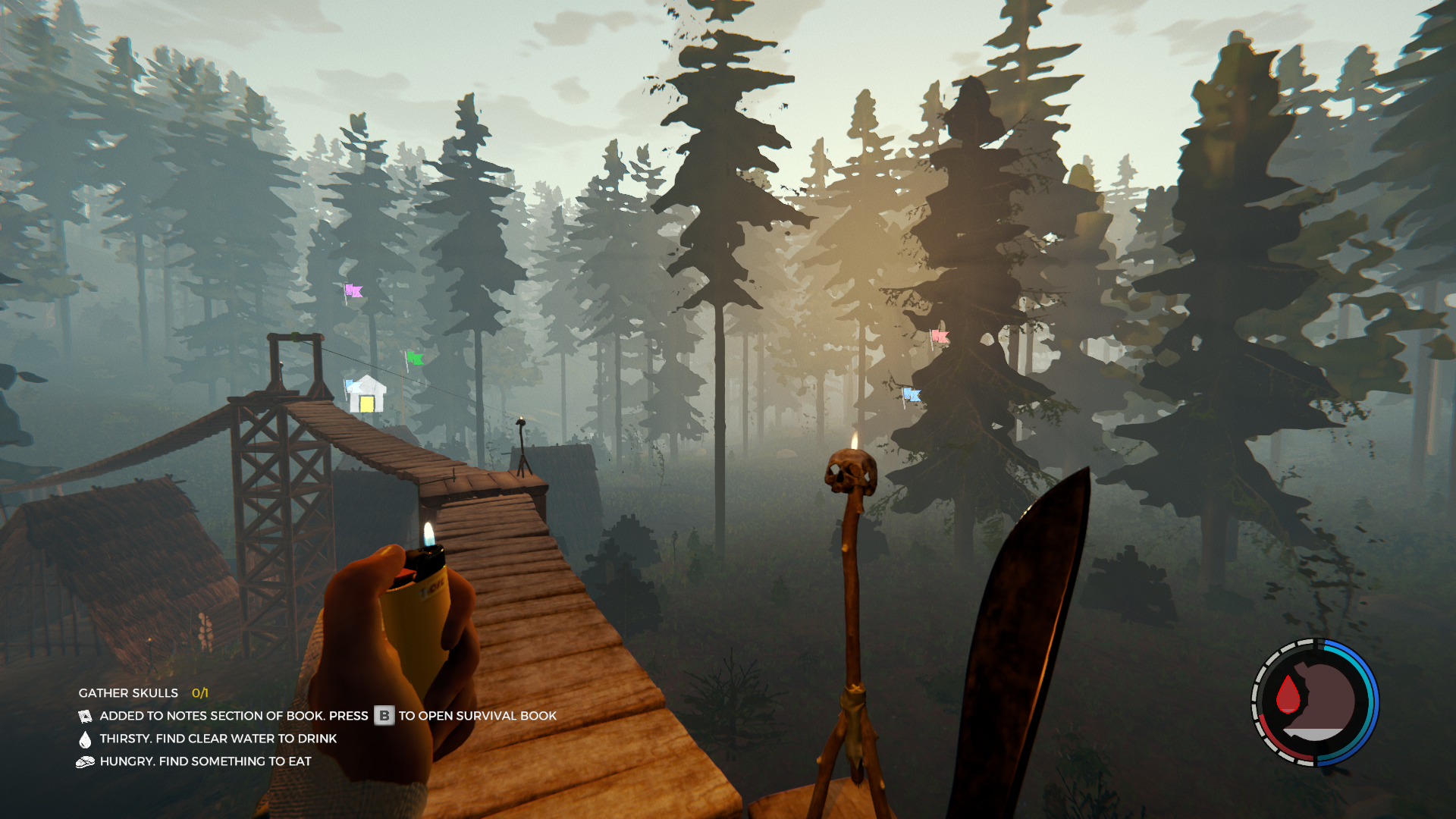Select the magenta flag waypoint marker
Screen dimensions: 1456x819
(353, 290)
